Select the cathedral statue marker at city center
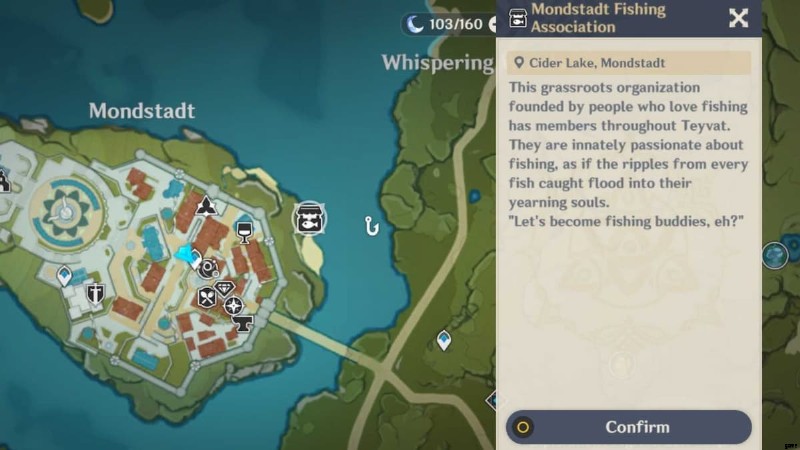800x450 pixels. [64, 208]
